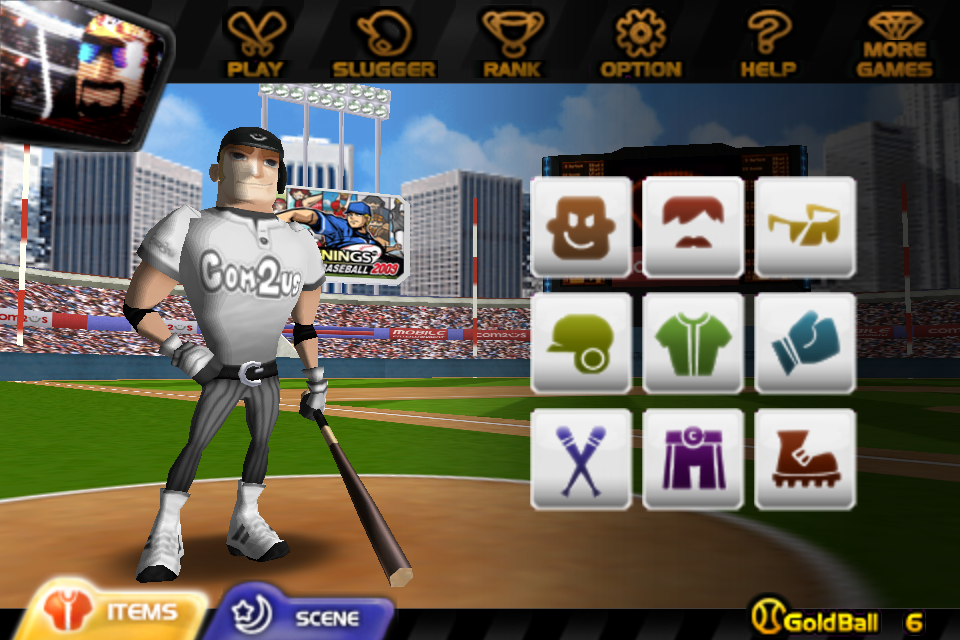The width and height of the screenshot is (960, 640).
Task: Open the Option settings menu
Action: click(x=641, y=43)
